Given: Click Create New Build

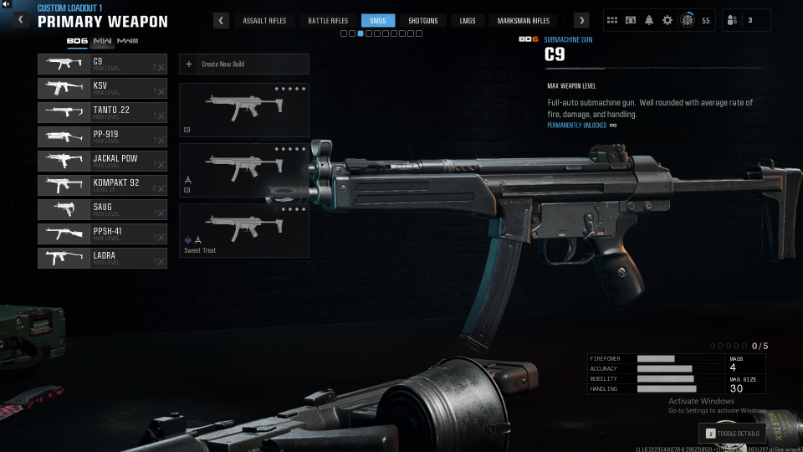Looking at the screenshot, I should [244, 64].
